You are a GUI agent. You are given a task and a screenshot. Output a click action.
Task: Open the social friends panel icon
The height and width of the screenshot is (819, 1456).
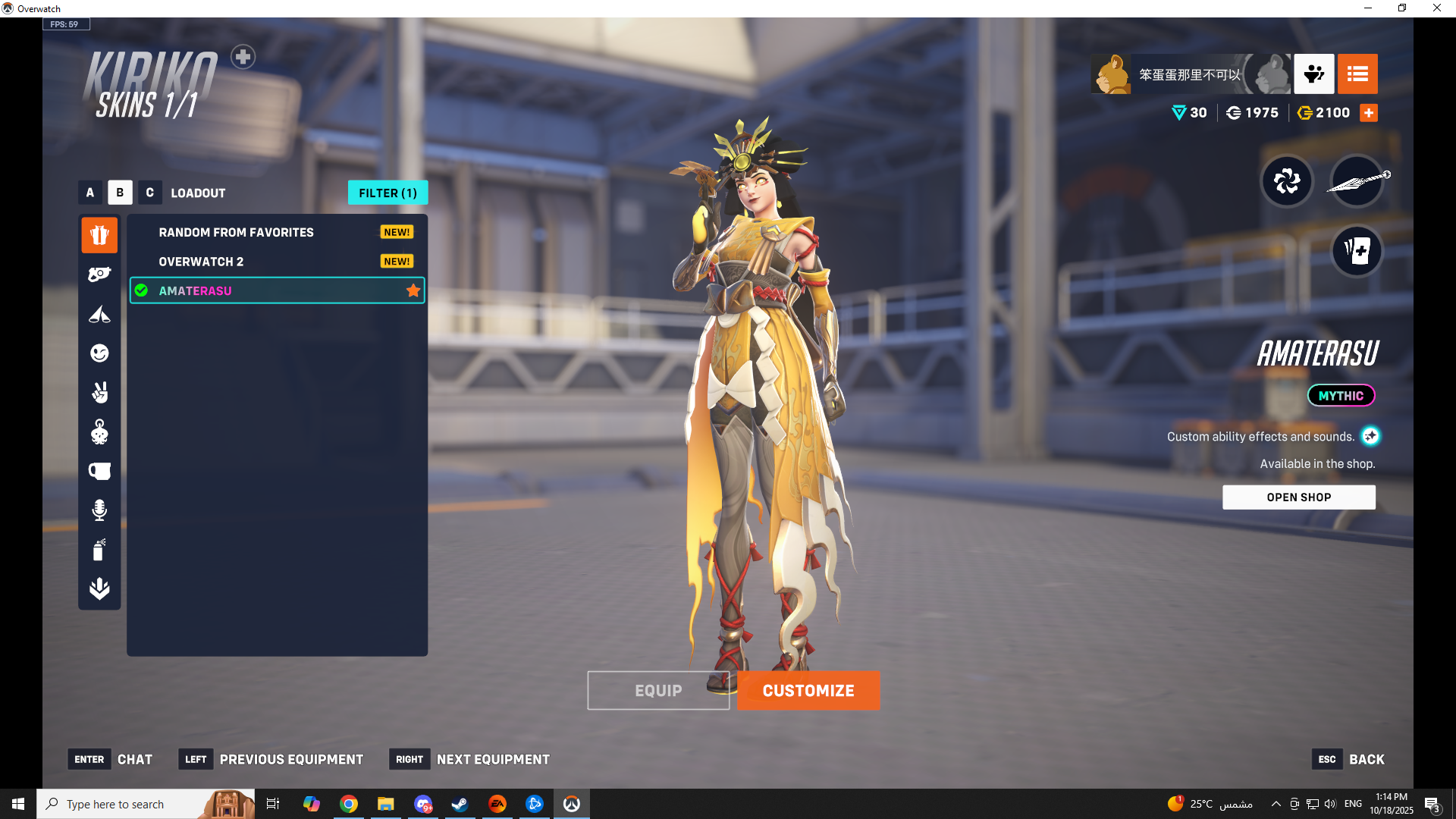coord(1313,74)
